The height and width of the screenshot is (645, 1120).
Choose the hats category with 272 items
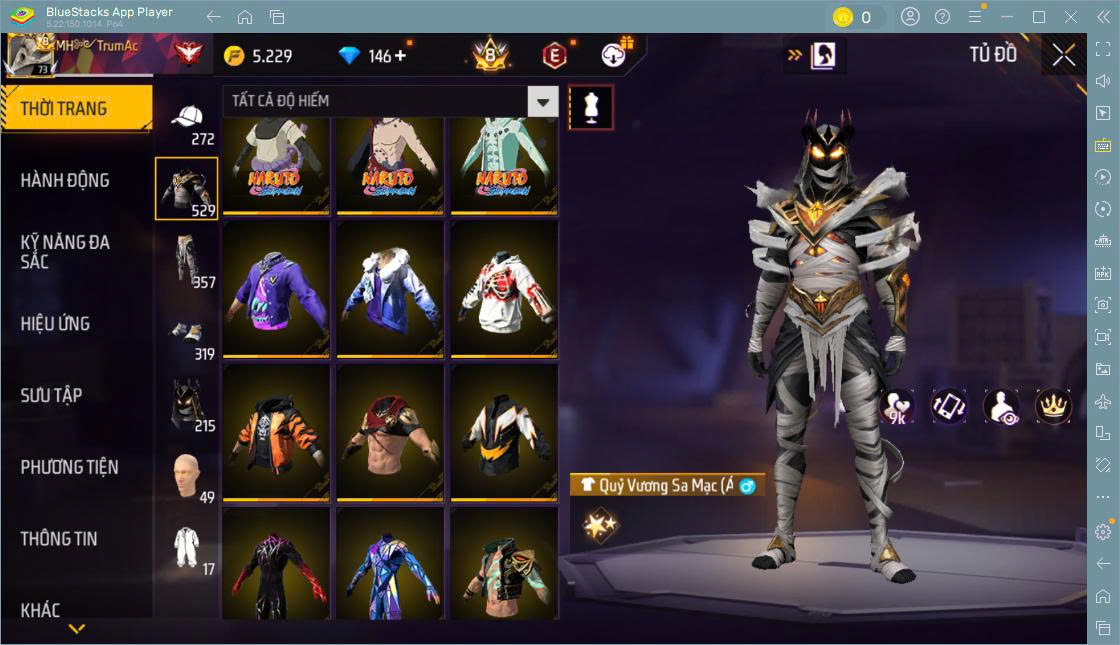(187, 122)
